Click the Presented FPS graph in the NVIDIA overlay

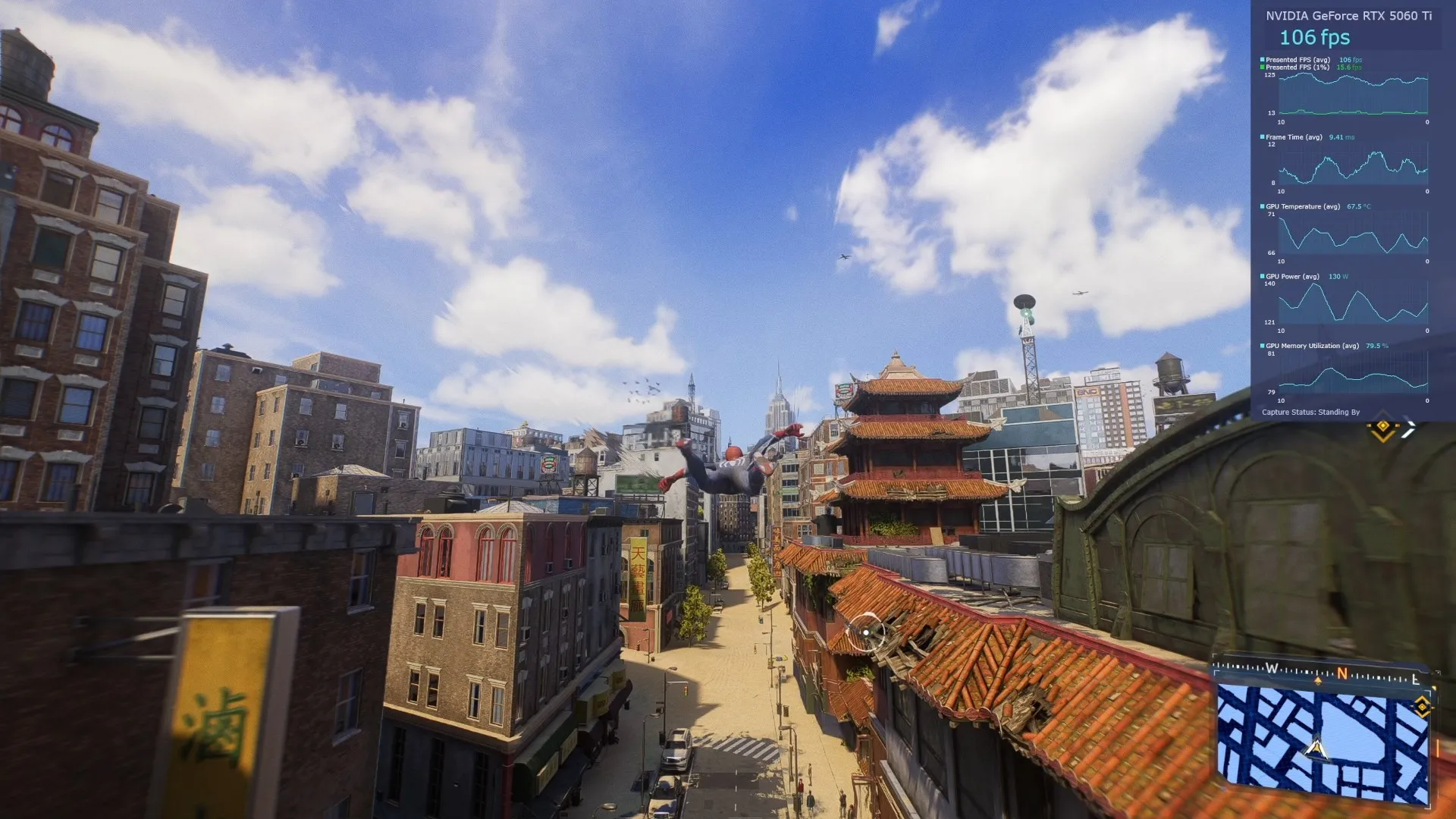coord(1352,94)
